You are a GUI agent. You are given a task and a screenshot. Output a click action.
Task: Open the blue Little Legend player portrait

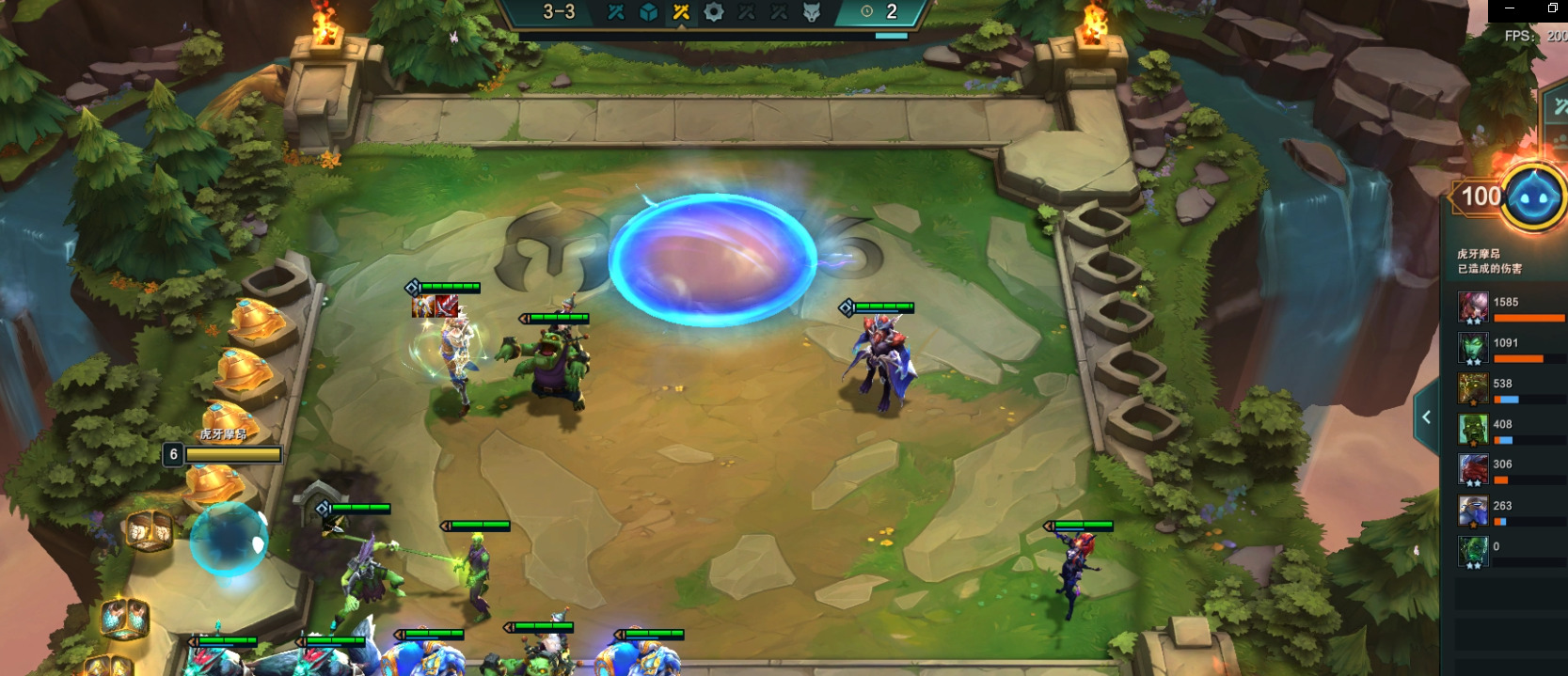(x=1533, y=197)
